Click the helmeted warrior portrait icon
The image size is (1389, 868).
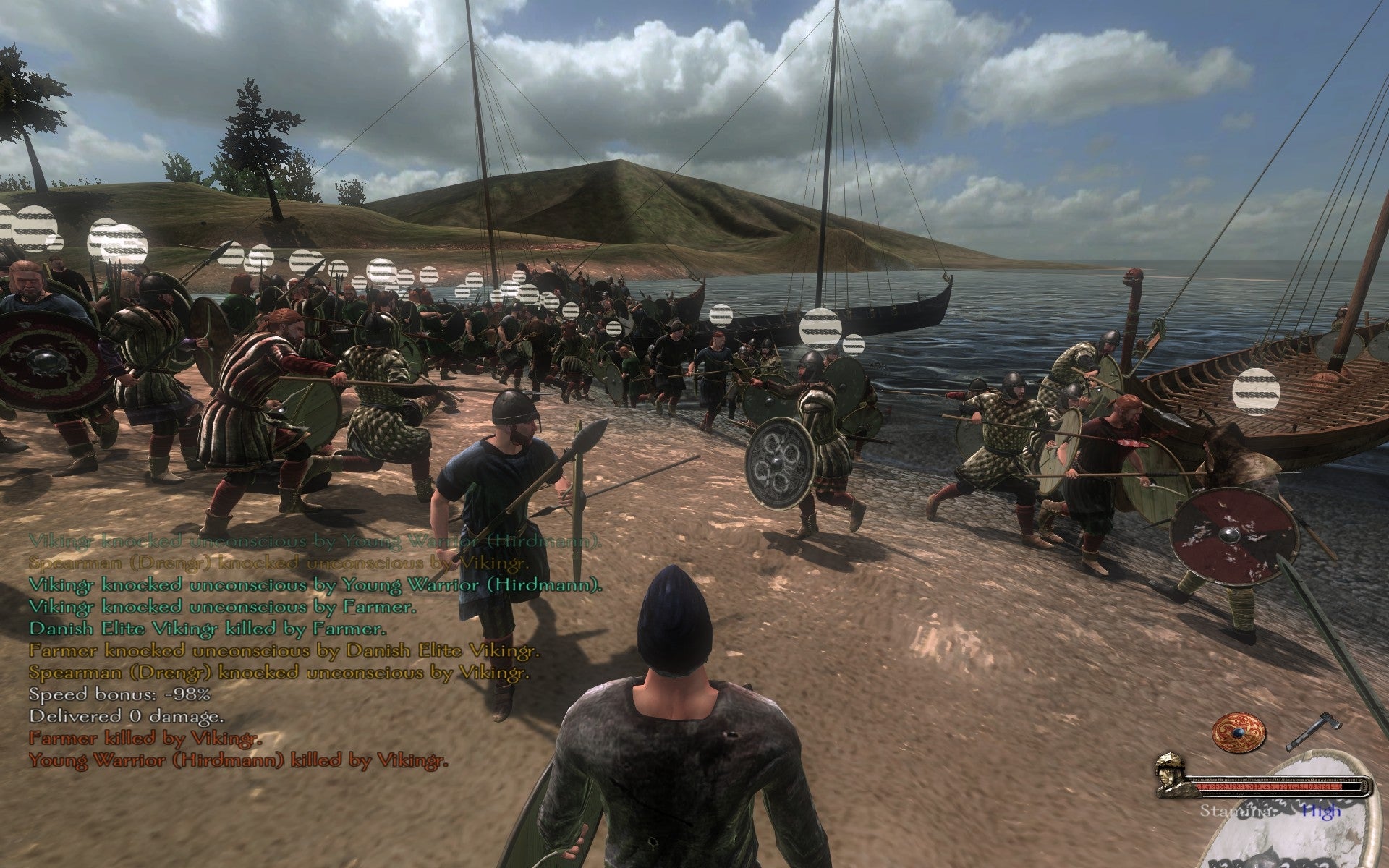coord(1173,775)
